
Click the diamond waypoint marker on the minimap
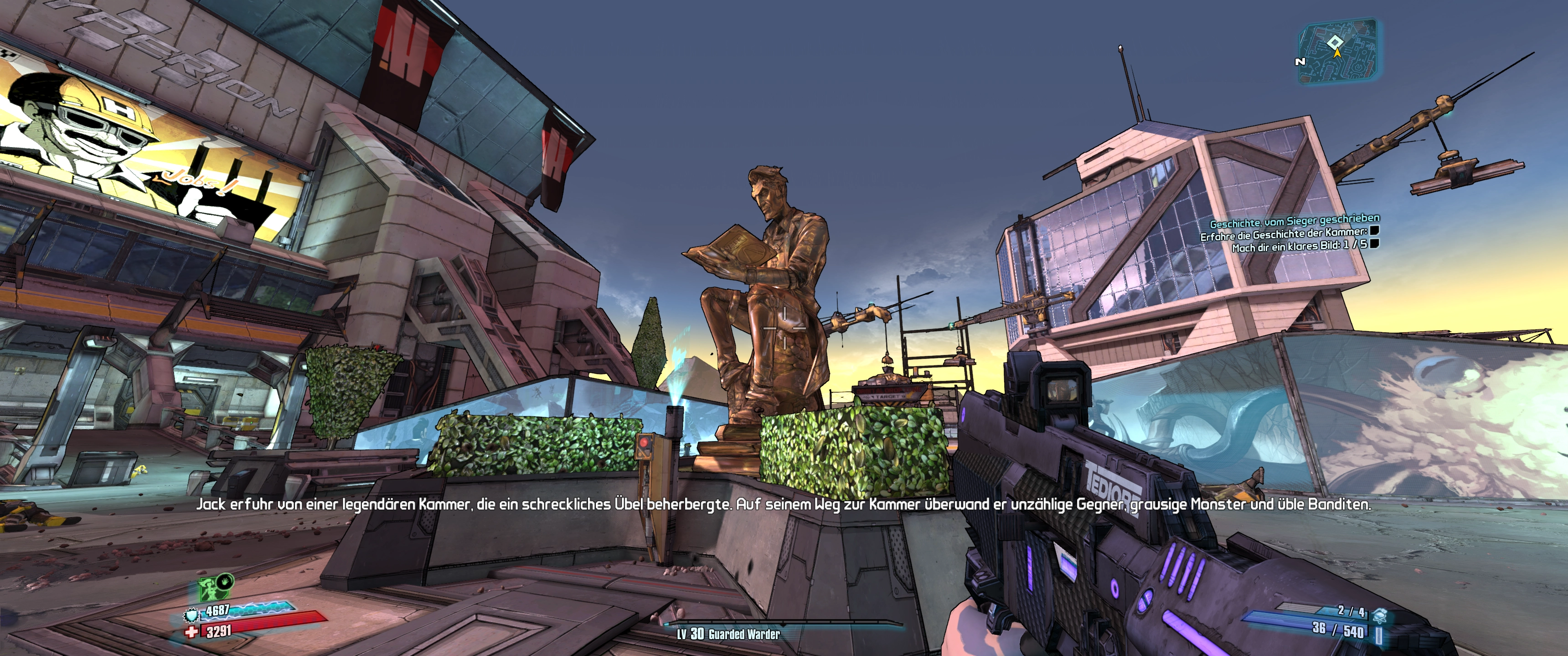(1335, 41)
